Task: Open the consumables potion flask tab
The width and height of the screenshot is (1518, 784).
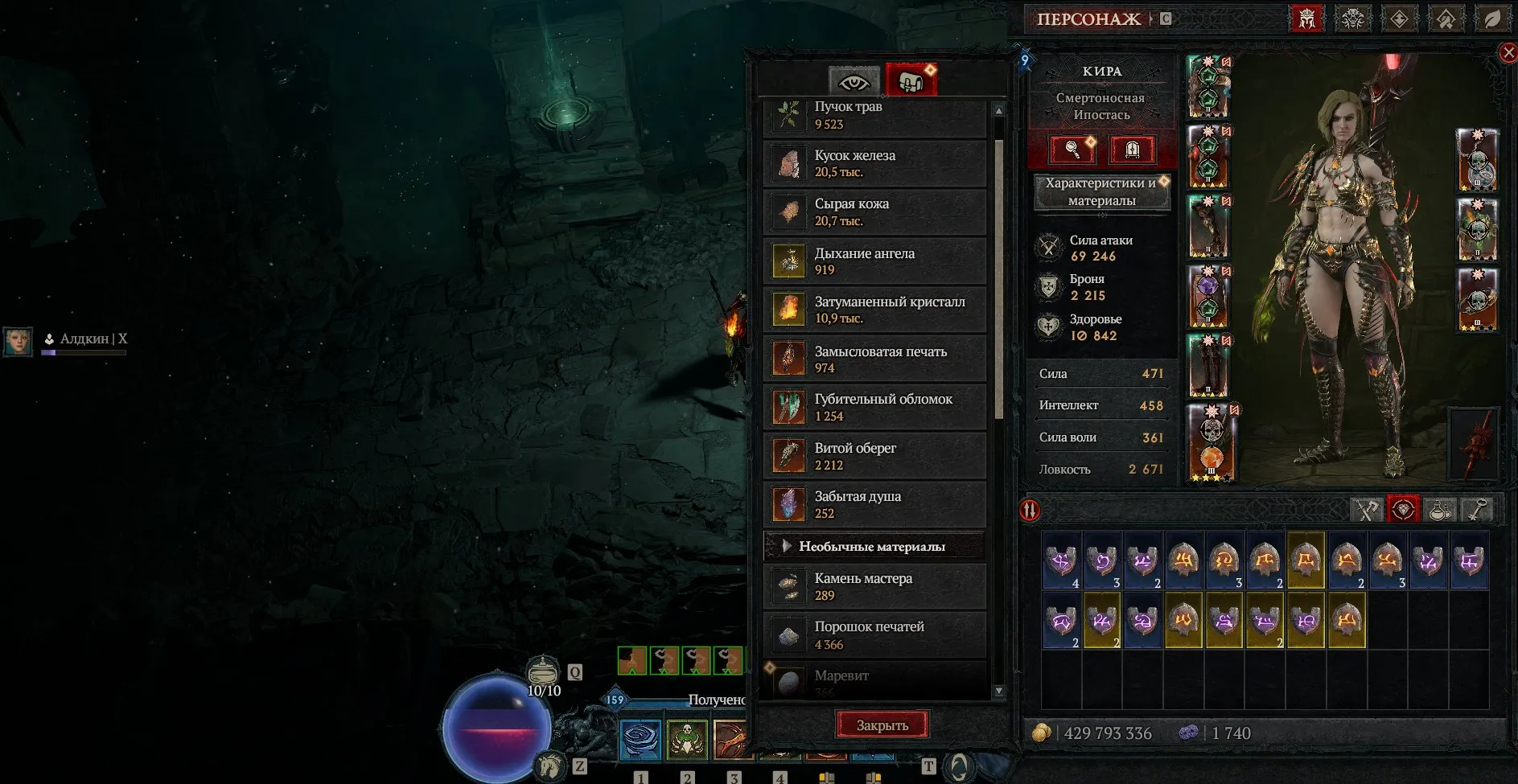Action: point(1439,509)
